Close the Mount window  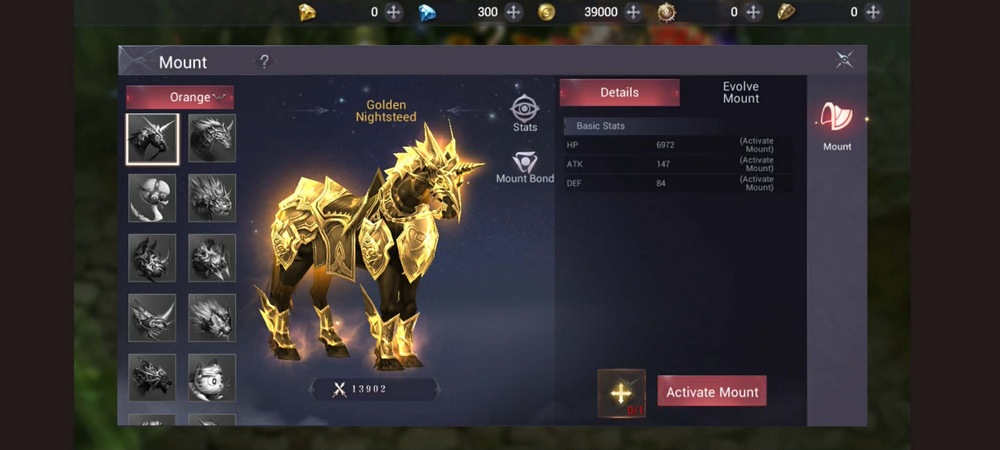click(845, 60)
